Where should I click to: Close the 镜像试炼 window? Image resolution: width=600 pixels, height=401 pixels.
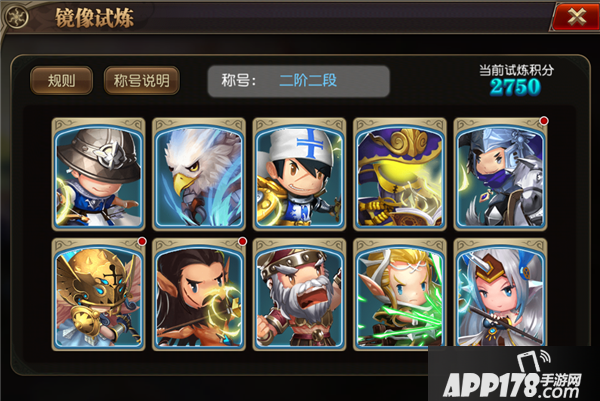coord(574,18)
